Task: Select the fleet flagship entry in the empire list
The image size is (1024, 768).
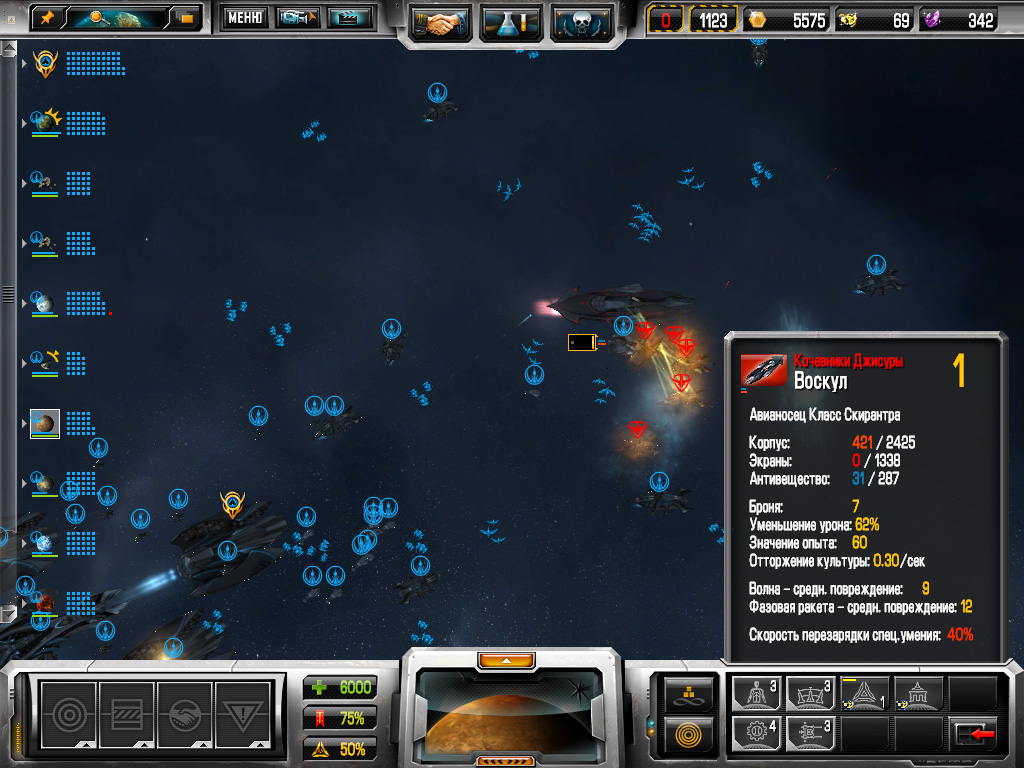Action: (45, 64)
